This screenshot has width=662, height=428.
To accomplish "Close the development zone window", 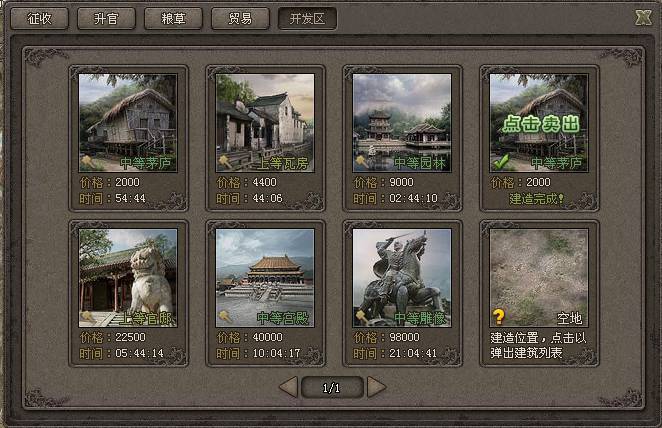I will point(643,16).
